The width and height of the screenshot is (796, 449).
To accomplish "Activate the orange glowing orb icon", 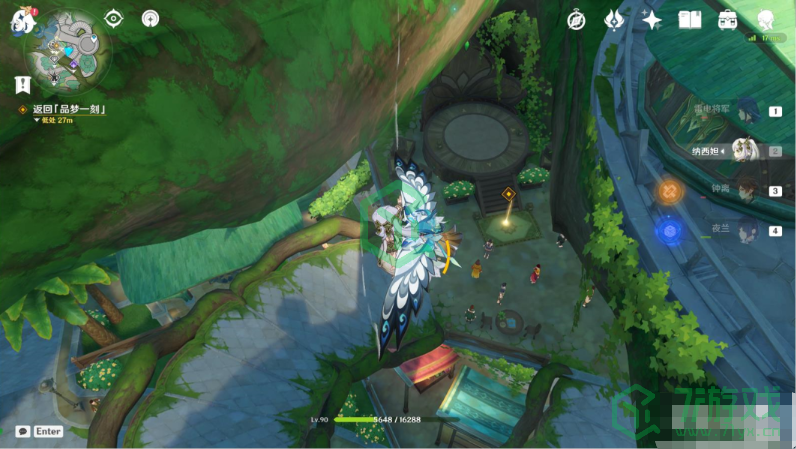I will pyautogui.click(x=668, y=190).
